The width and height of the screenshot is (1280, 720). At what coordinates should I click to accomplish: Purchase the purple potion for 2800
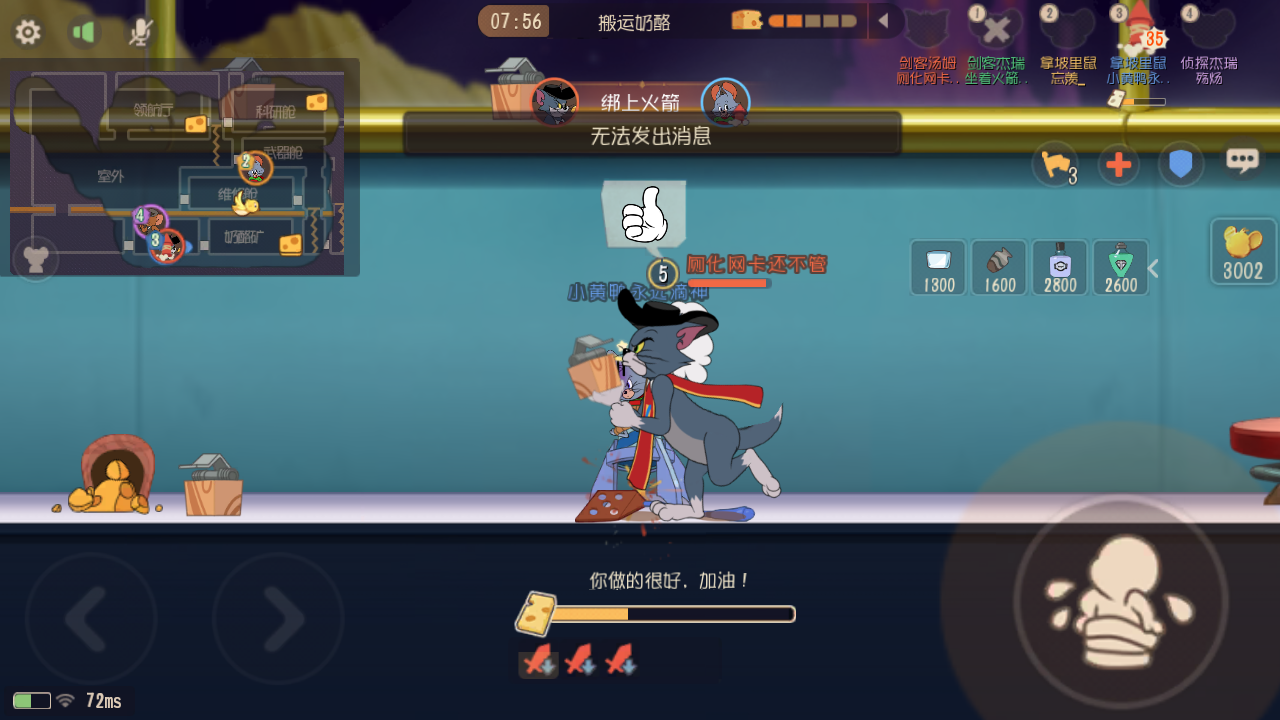[x=1059, y=267]
